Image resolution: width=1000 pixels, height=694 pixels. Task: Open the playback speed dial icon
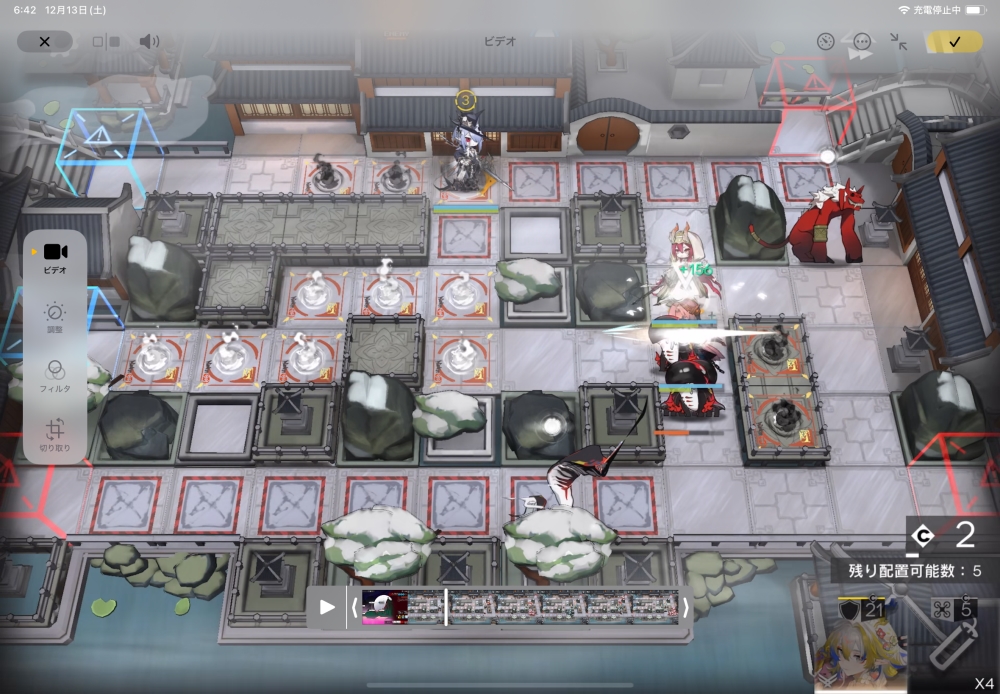pos(825,42)
